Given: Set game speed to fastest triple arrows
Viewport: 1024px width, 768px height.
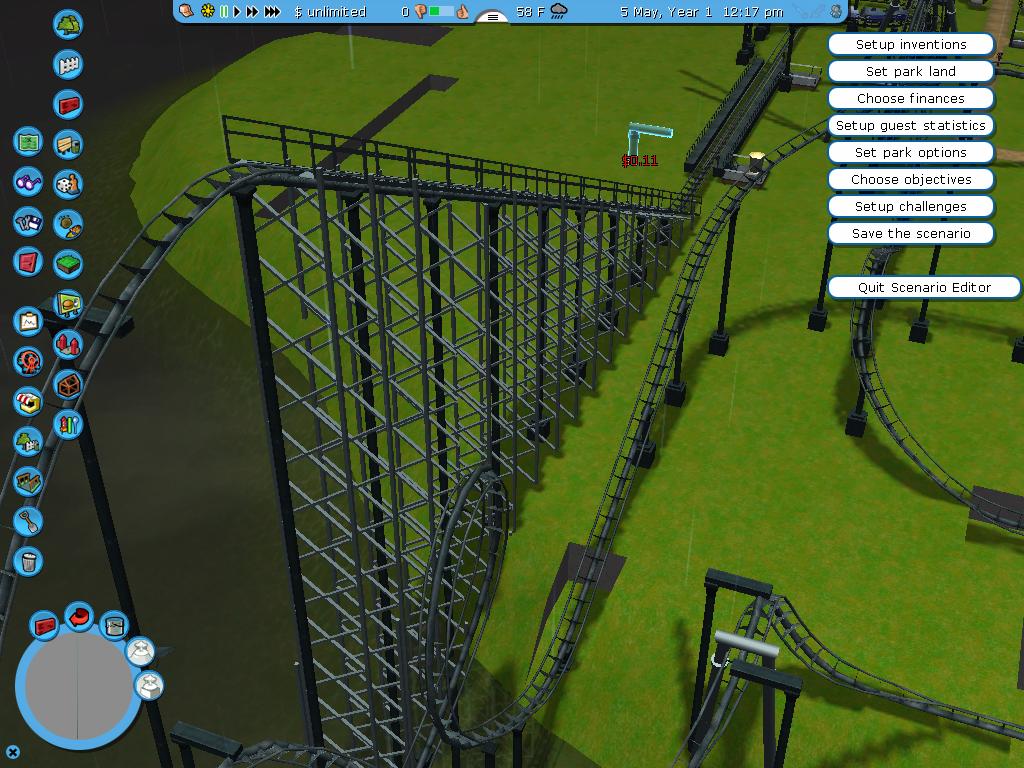Looking at the screenshot, I should tap(272, 12).
